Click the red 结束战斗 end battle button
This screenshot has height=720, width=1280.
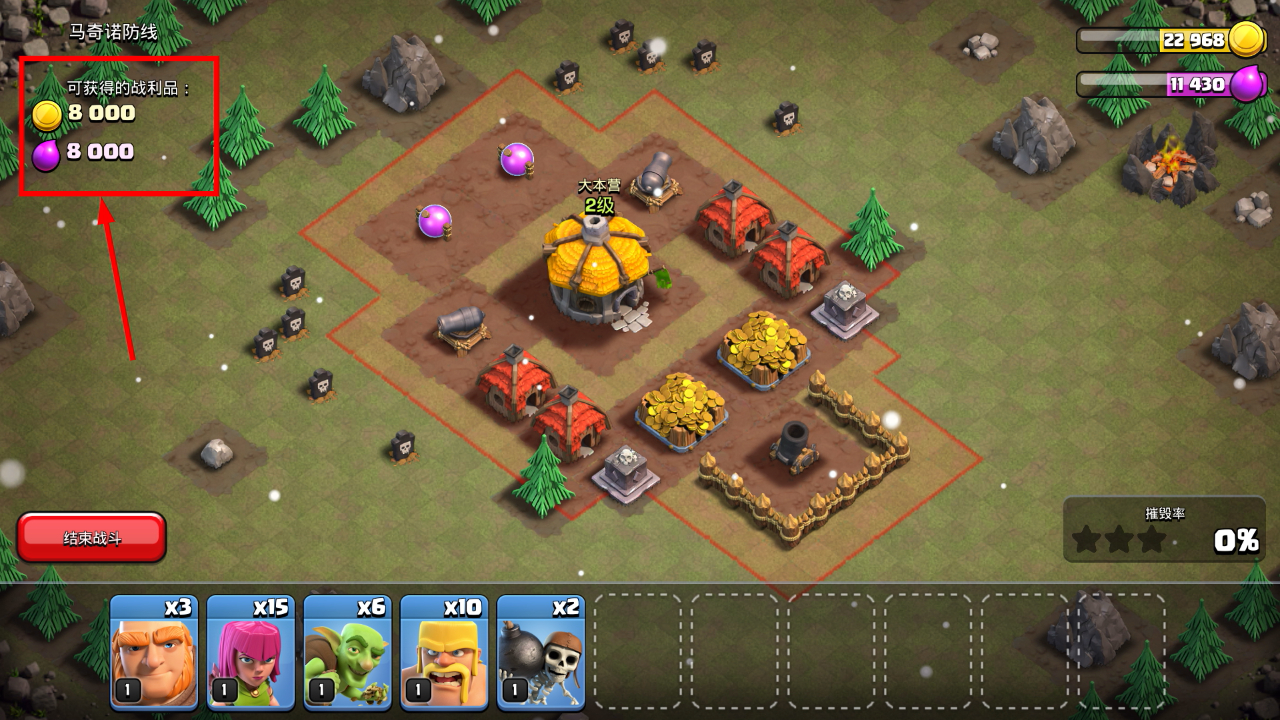91,538
